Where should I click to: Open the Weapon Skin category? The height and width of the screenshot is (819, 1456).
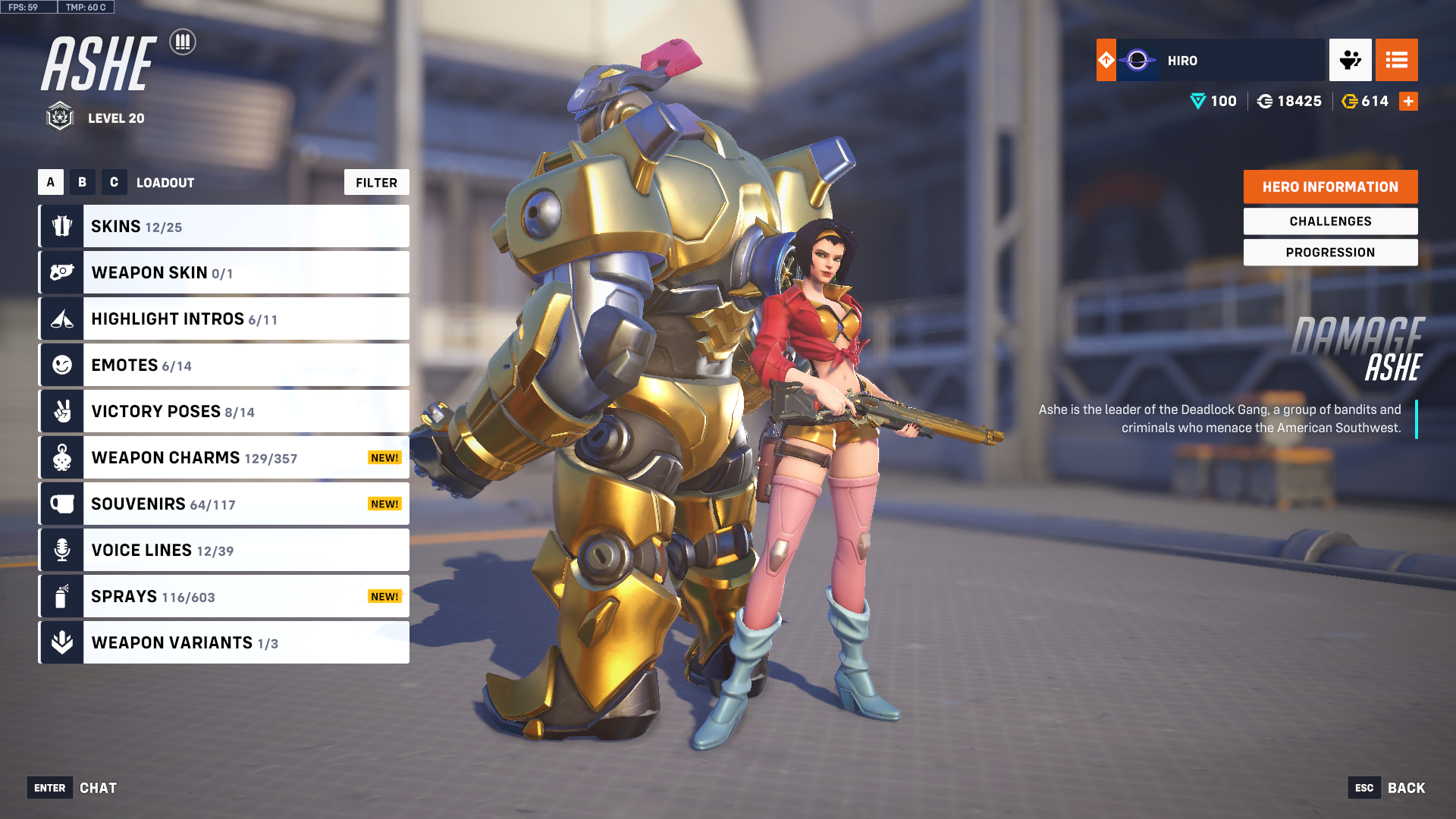[224, 273]
